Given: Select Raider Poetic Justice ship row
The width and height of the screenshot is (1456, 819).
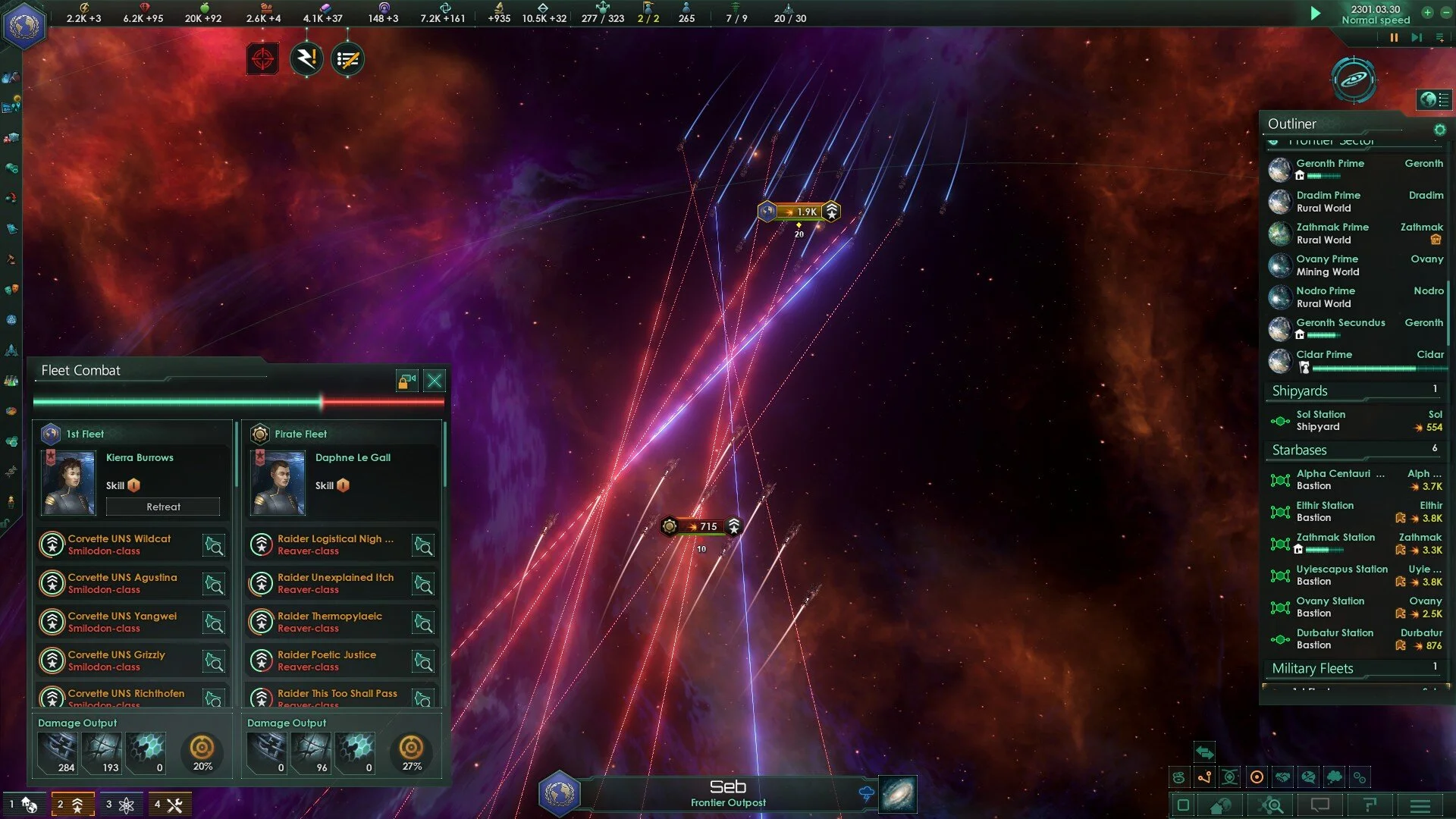Looking at the screenshot, I should tap(327, 661).
